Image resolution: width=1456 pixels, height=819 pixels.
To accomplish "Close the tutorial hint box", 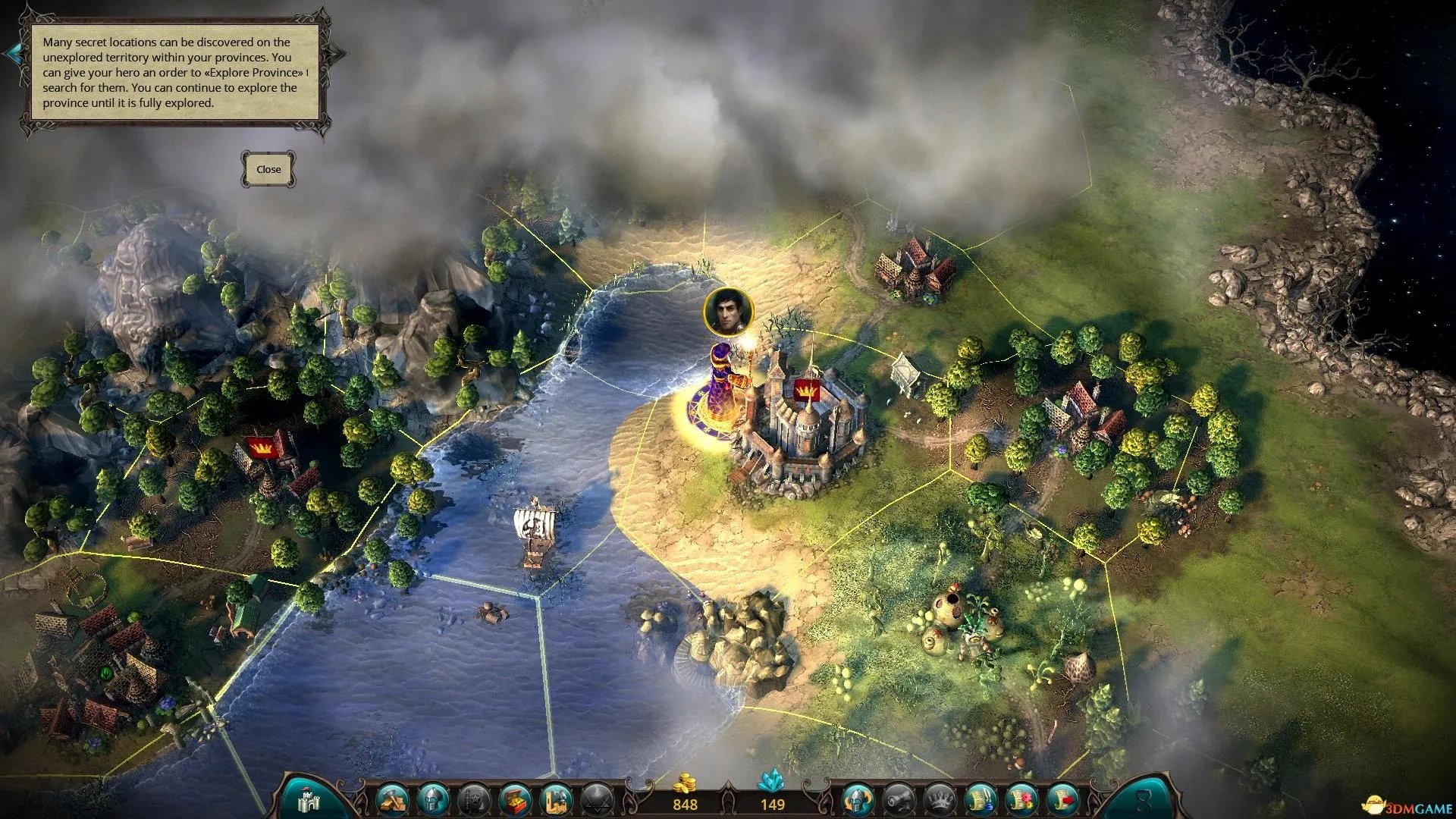I will [268, 169].
